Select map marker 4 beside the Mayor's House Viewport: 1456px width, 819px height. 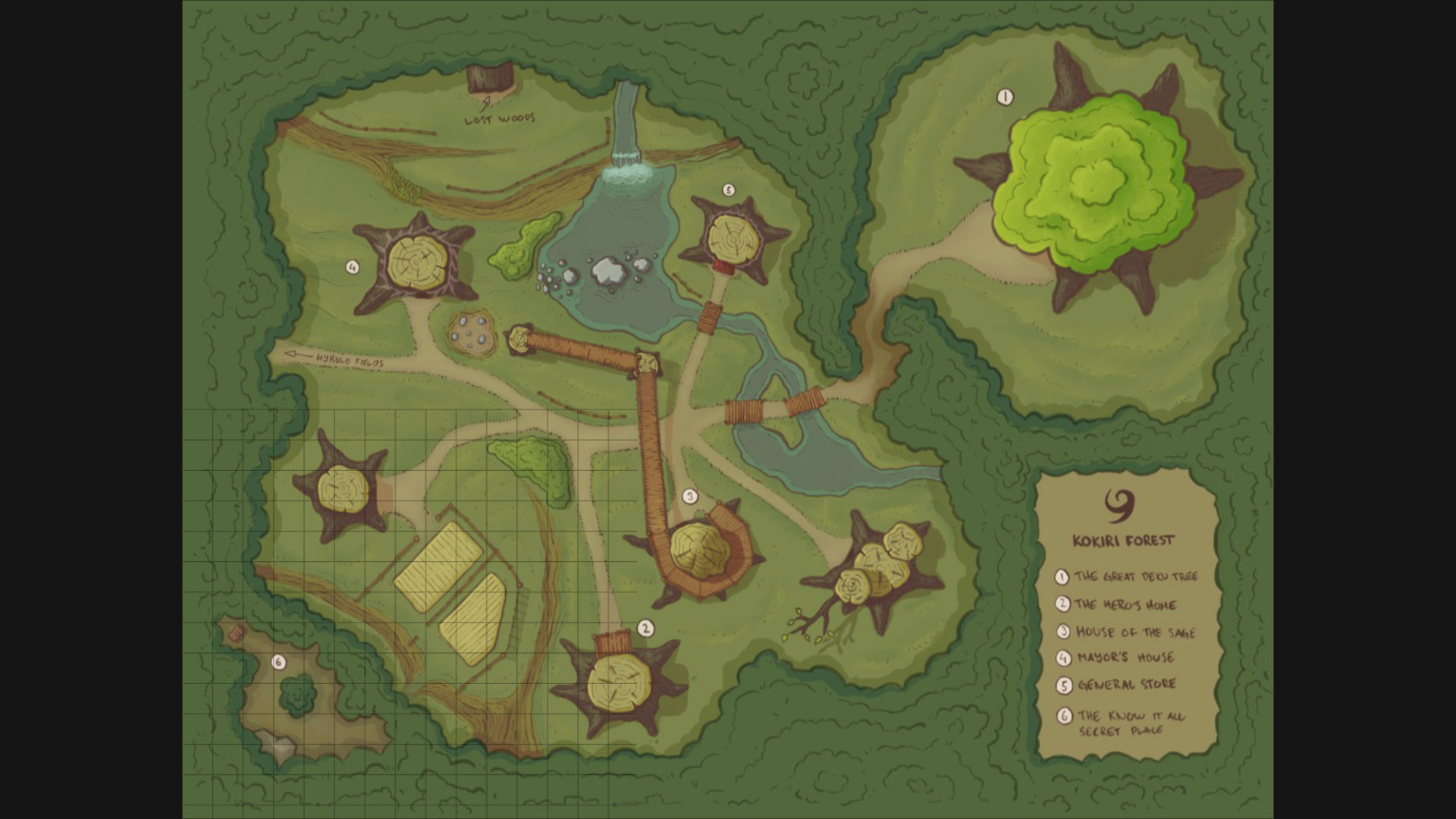[352, 267]
